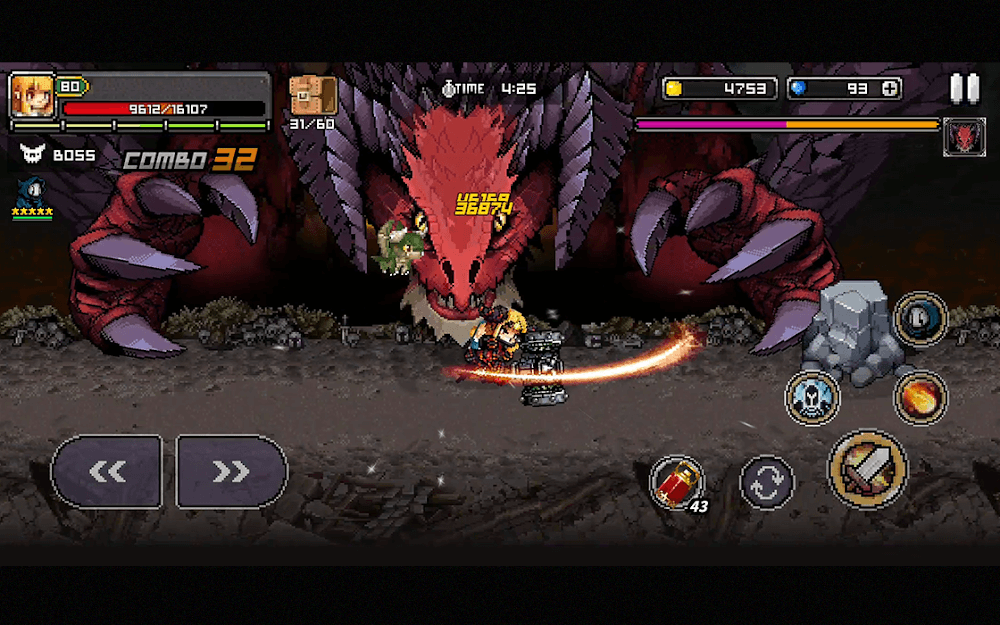The width and height of the screenshot is (1000, 625).
Task: Move left with the double-arrow button
Action: pyautogui.click(x=107, y=472)
